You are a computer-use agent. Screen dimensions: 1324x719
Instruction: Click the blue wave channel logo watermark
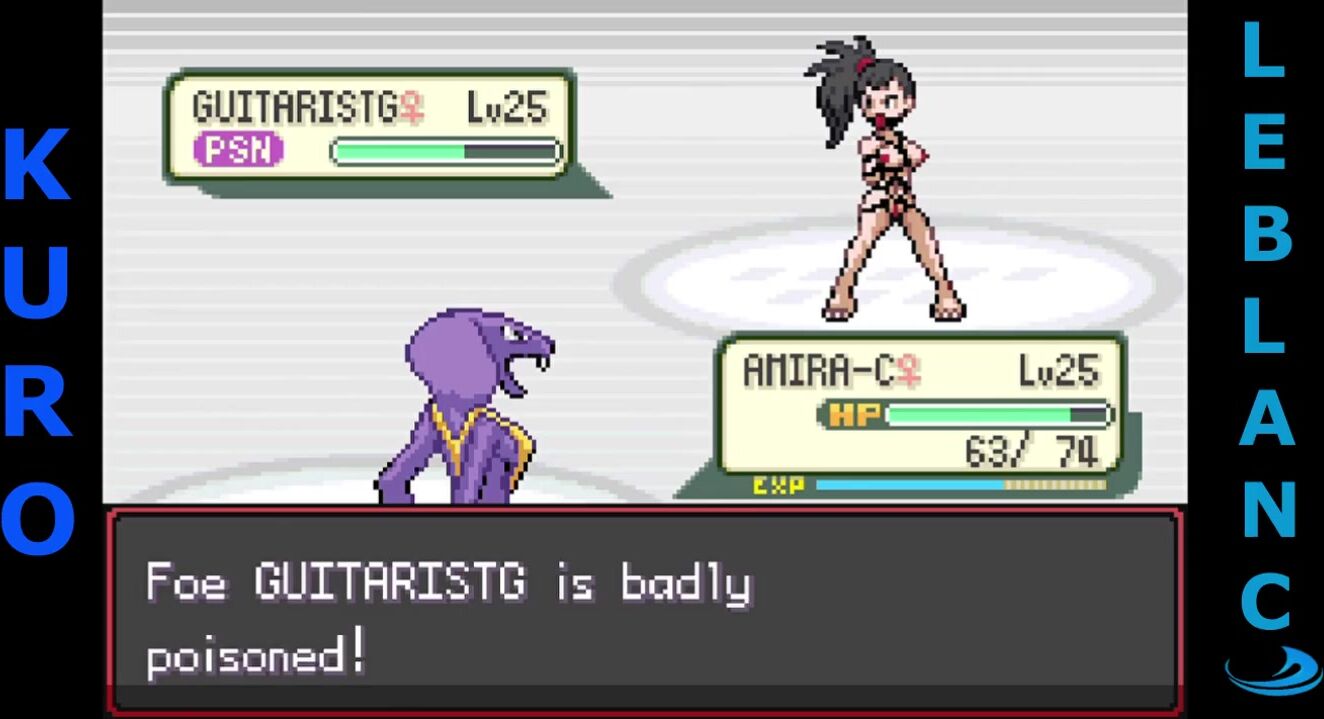click(1271, 670)
